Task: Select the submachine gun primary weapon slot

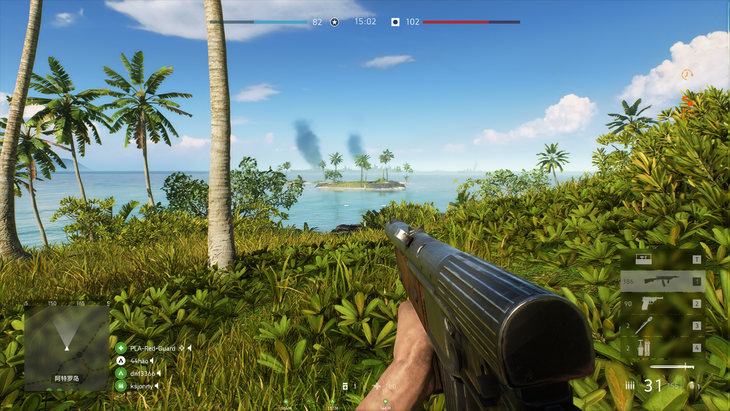Action: pyautogui.click(x=662, y=281)
